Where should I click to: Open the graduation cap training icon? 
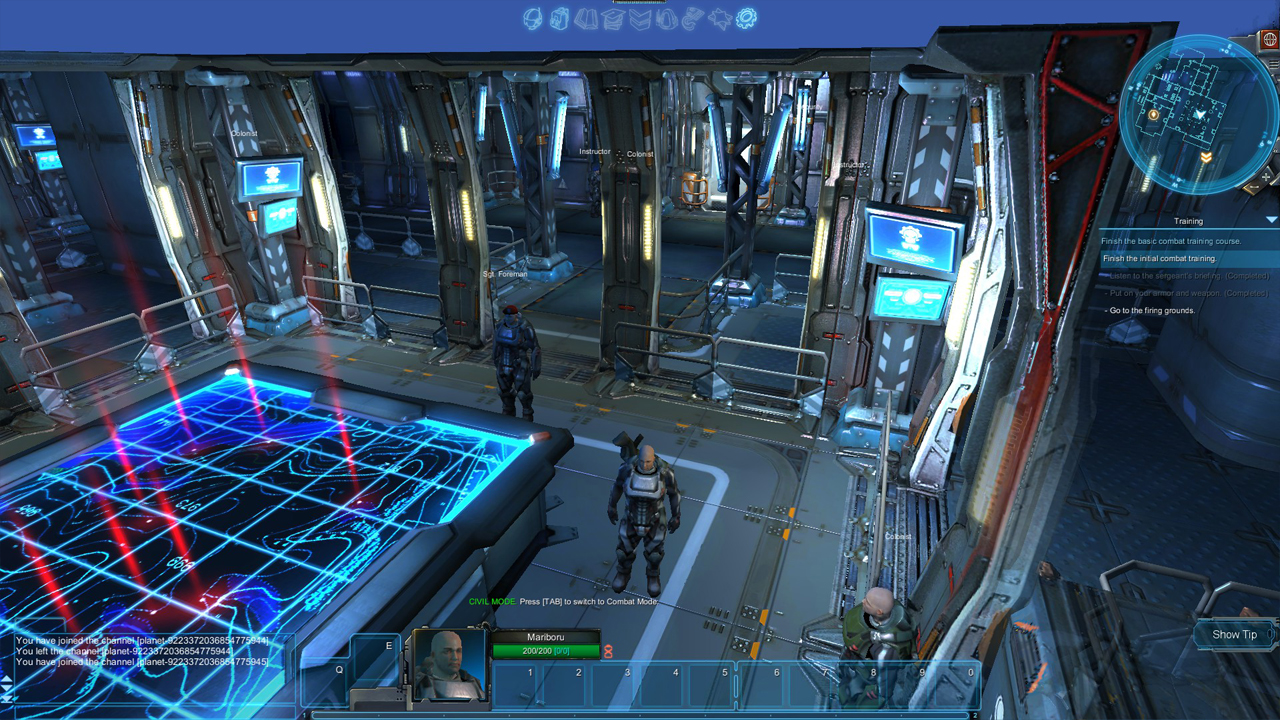pos(613,17)
